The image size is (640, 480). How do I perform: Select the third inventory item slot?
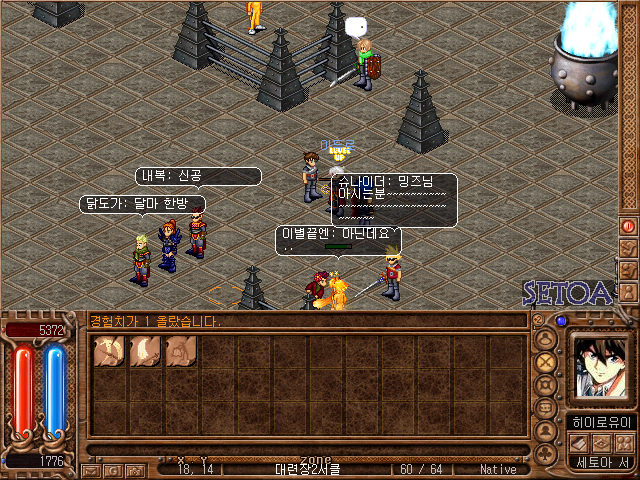tap(180, 350)
